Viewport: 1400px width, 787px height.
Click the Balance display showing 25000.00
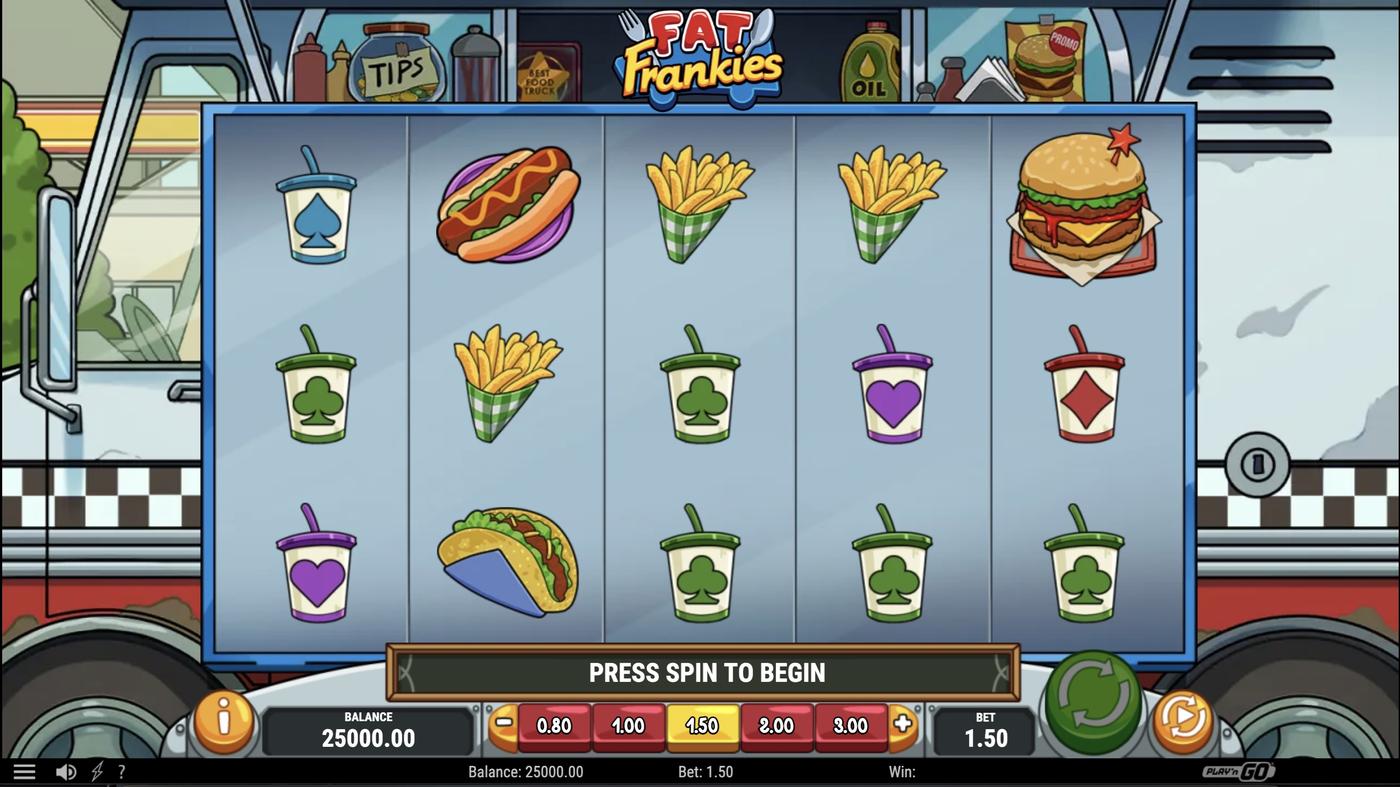(x=368, y=731)
